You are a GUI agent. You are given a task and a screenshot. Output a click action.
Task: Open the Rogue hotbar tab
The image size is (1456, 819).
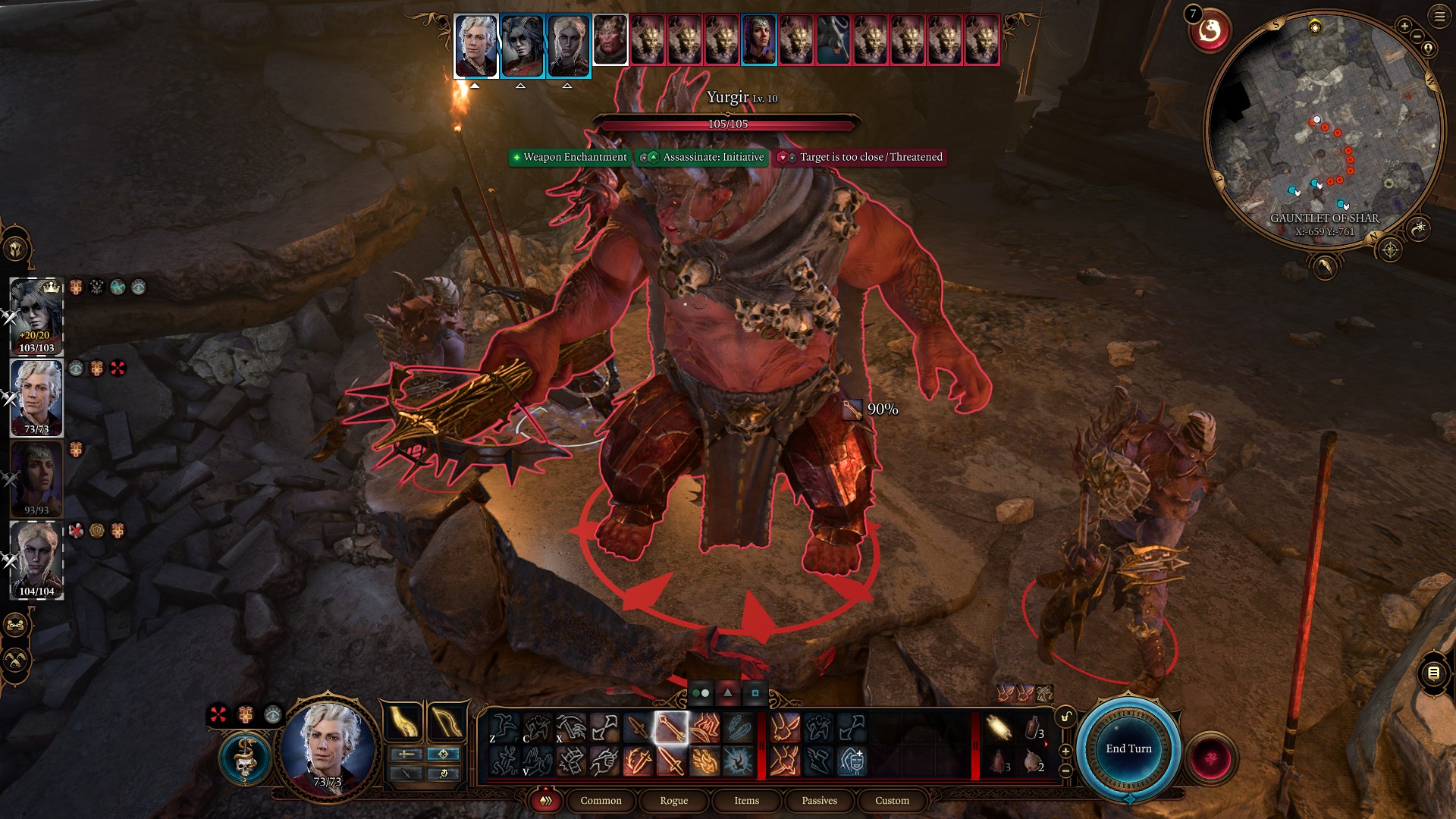673,801
